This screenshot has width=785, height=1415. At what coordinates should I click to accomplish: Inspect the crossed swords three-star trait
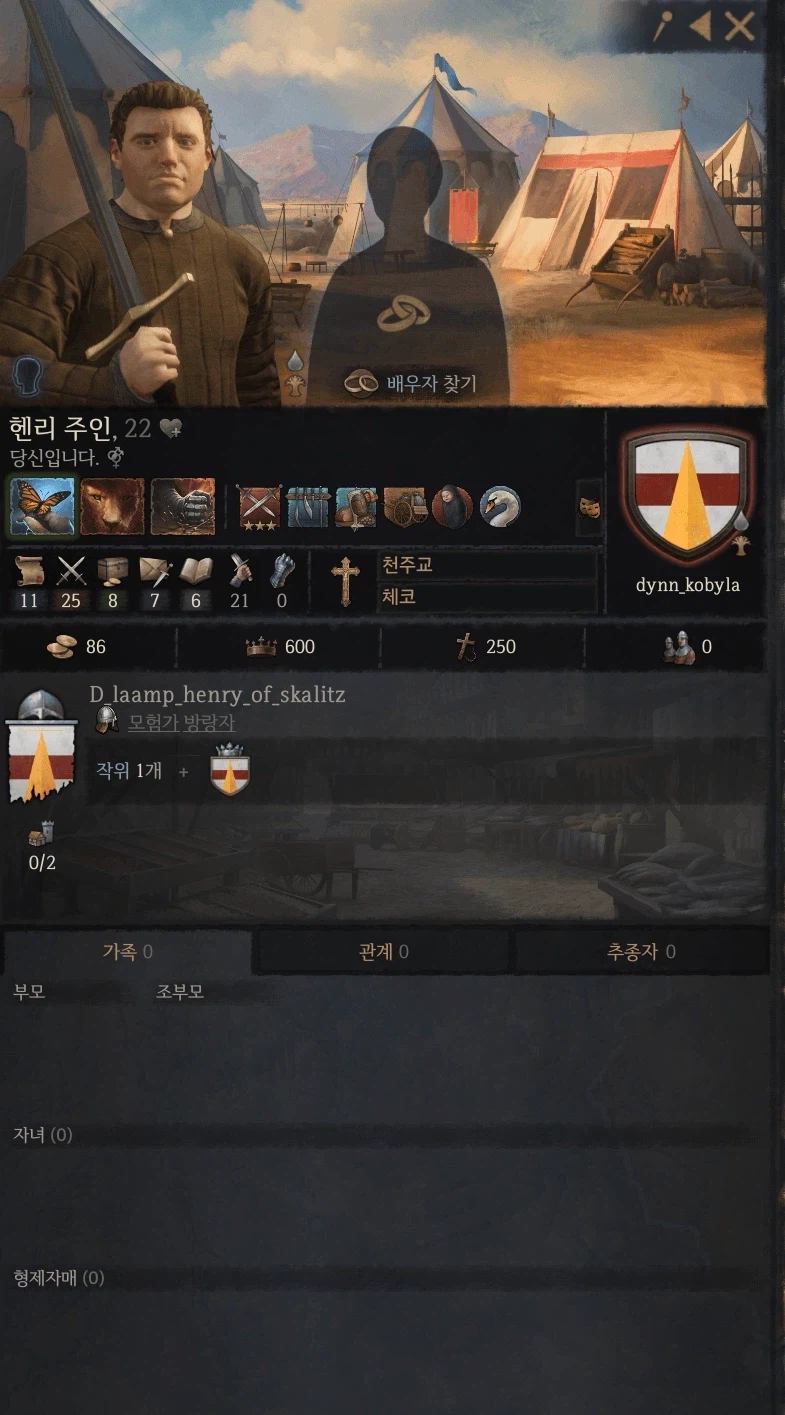[260, 507]
